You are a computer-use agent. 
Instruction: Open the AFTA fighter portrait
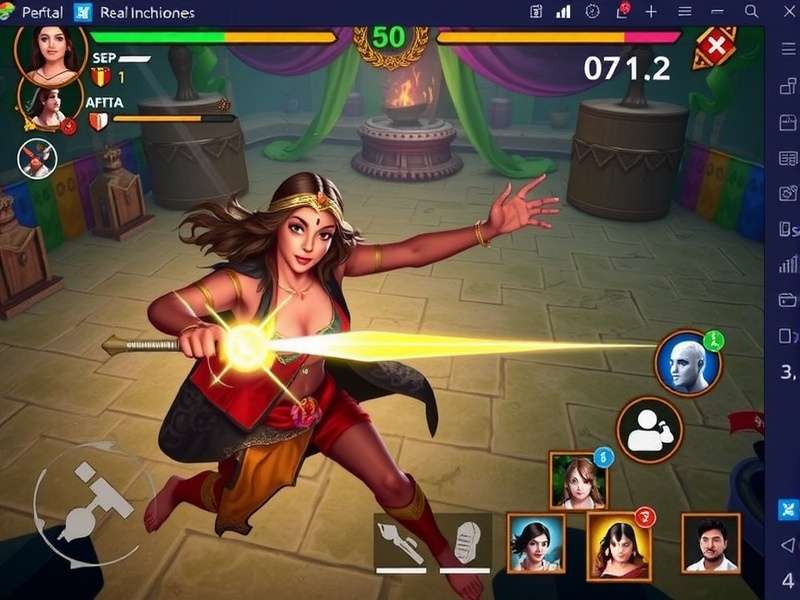[x=46, y=103]
